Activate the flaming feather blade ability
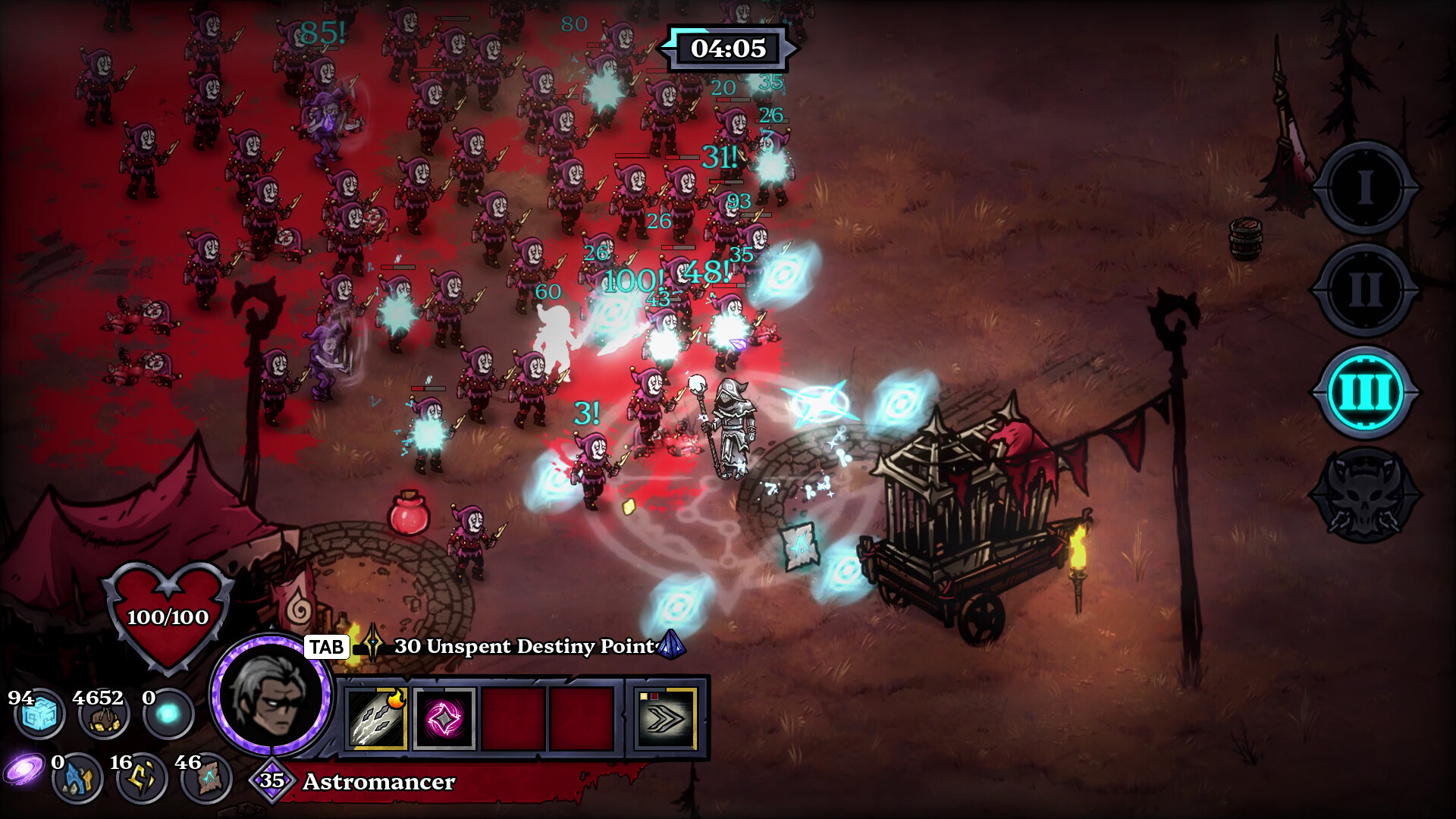This screenshot has height=819, width=1456. [x=377, y=717]
